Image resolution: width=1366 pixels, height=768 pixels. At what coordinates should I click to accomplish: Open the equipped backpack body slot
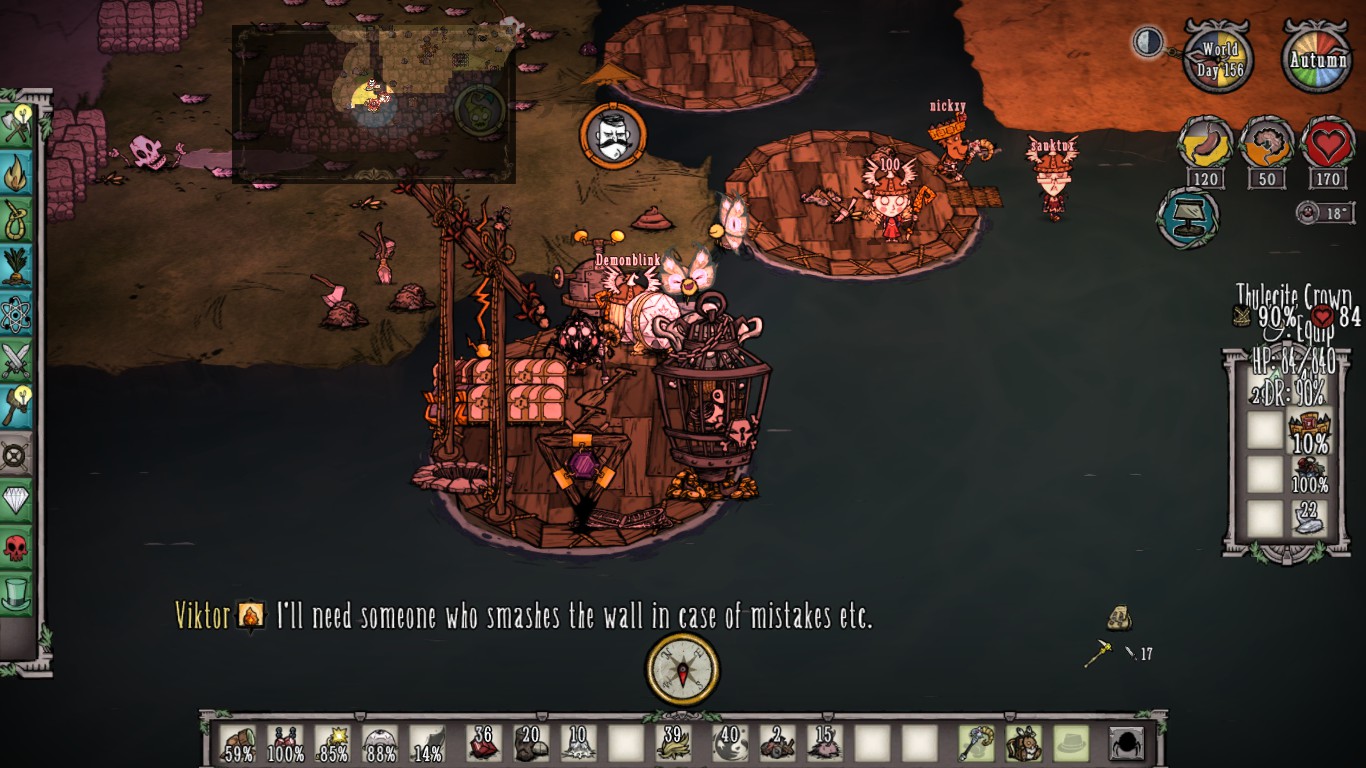click(1022, 744)
